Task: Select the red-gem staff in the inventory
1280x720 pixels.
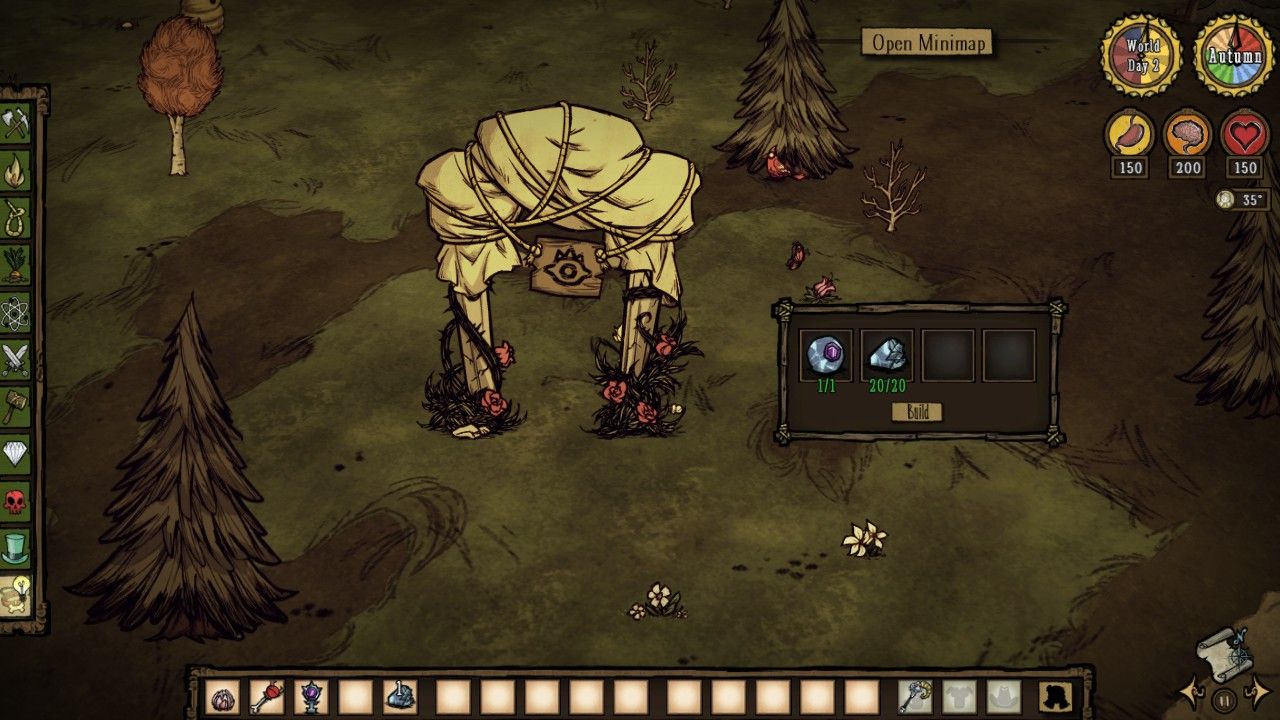Action: coord(267,696)
